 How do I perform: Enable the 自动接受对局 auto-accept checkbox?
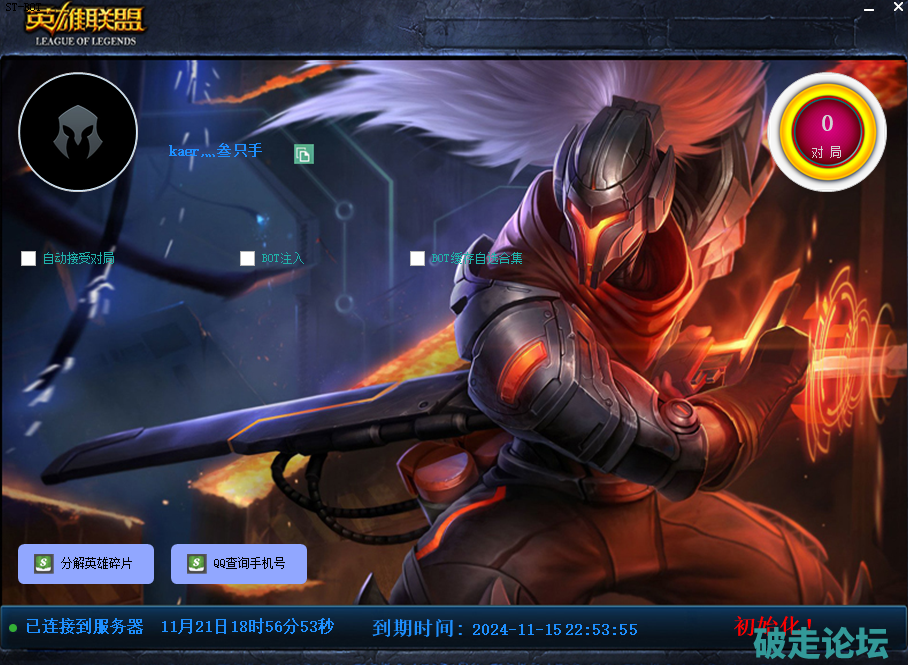(x=29, y=259)
